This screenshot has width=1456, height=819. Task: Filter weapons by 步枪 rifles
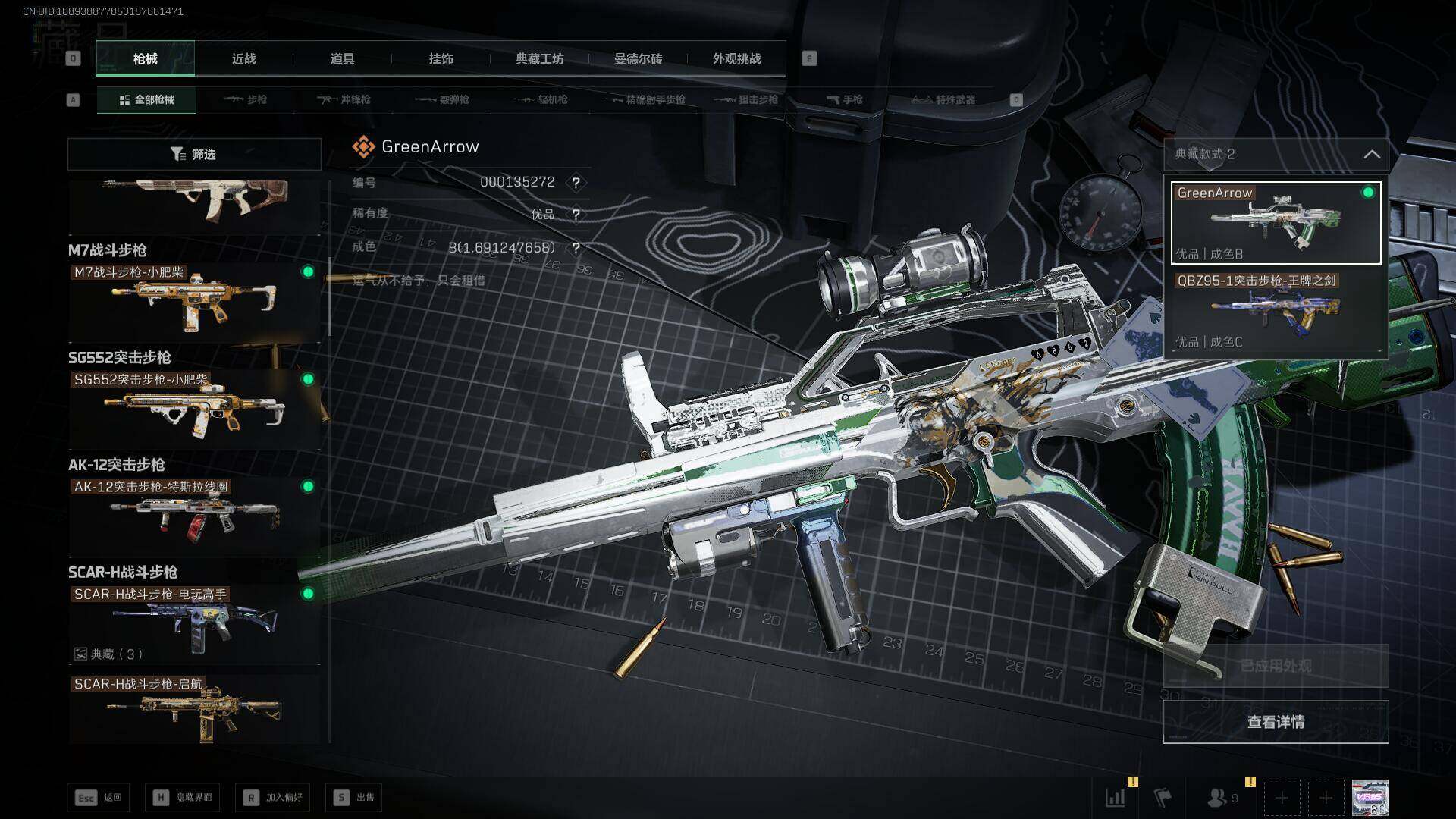[x=246, y=99]
